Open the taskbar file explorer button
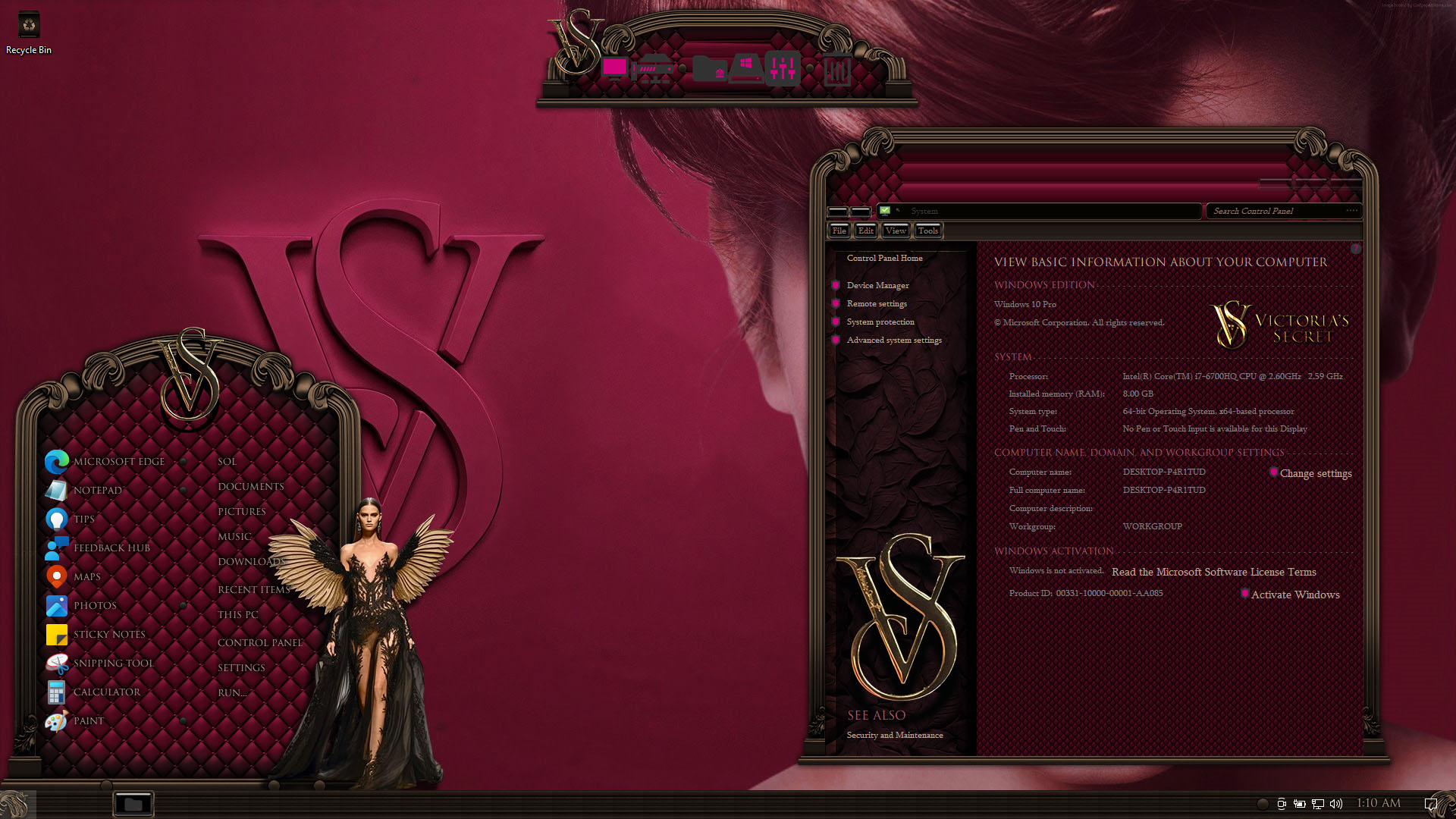This screenshot has width=1456, height=819. pos(133,804)
